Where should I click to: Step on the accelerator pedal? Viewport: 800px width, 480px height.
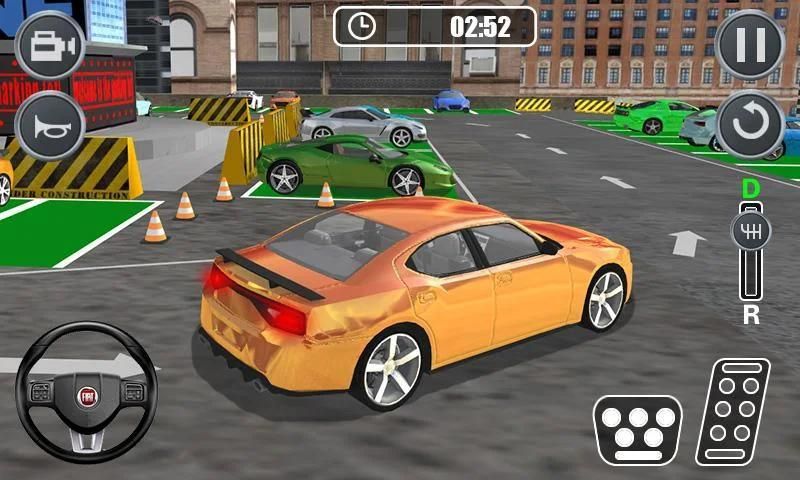coord(733,411)
